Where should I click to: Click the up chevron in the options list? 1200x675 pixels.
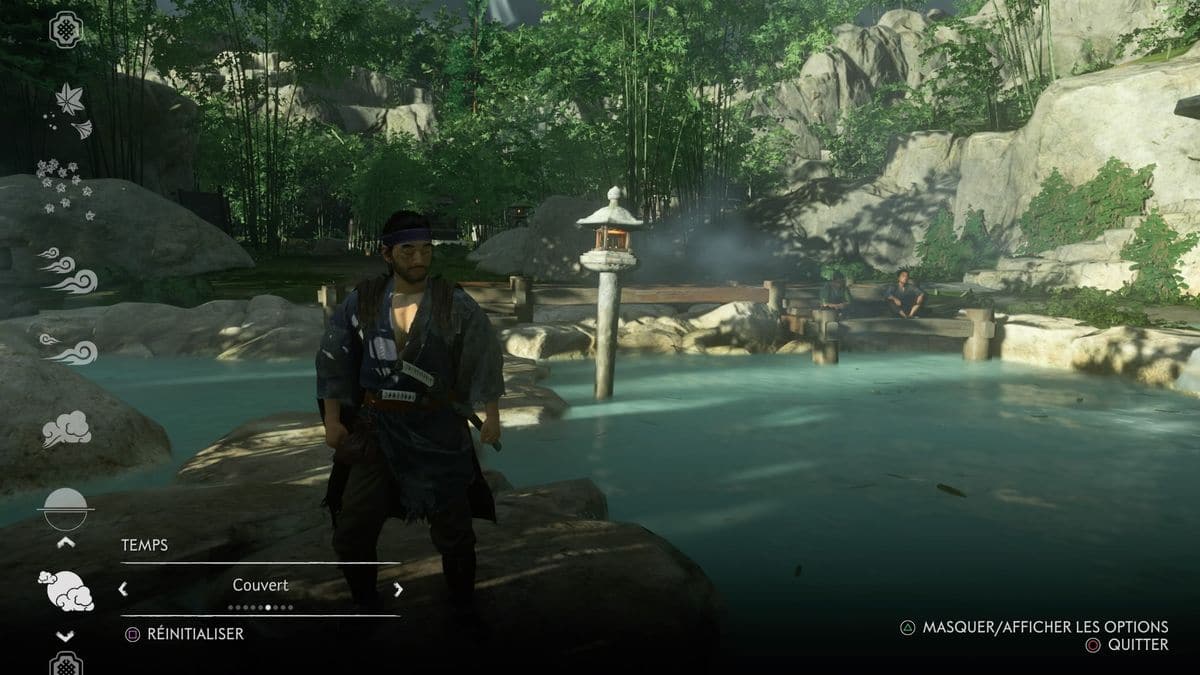tap(66, 543)
